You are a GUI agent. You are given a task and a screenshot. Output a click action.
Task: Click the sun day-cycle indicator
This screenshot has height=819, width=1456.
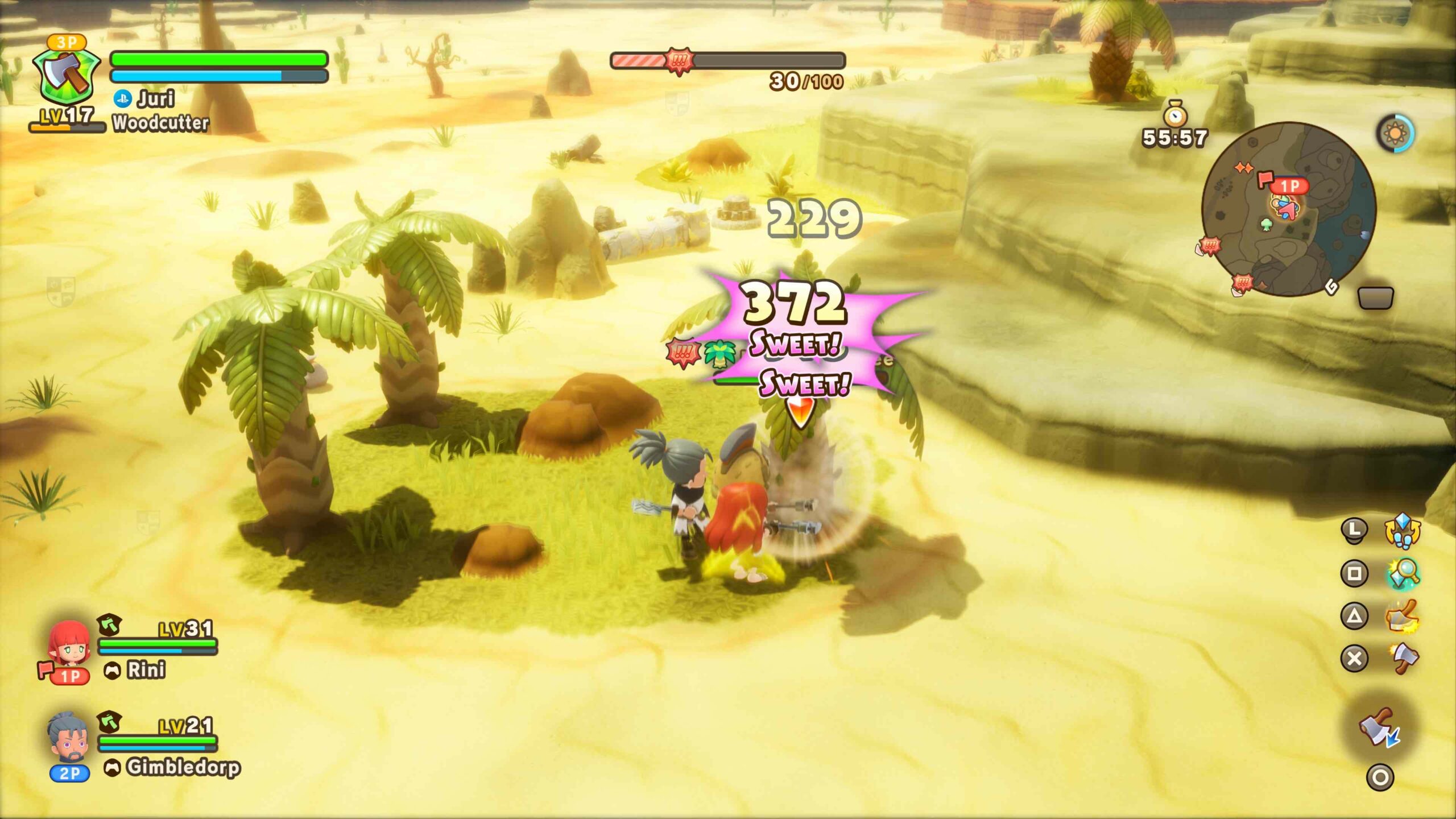pyautogui.click(x=1395, y=133)
